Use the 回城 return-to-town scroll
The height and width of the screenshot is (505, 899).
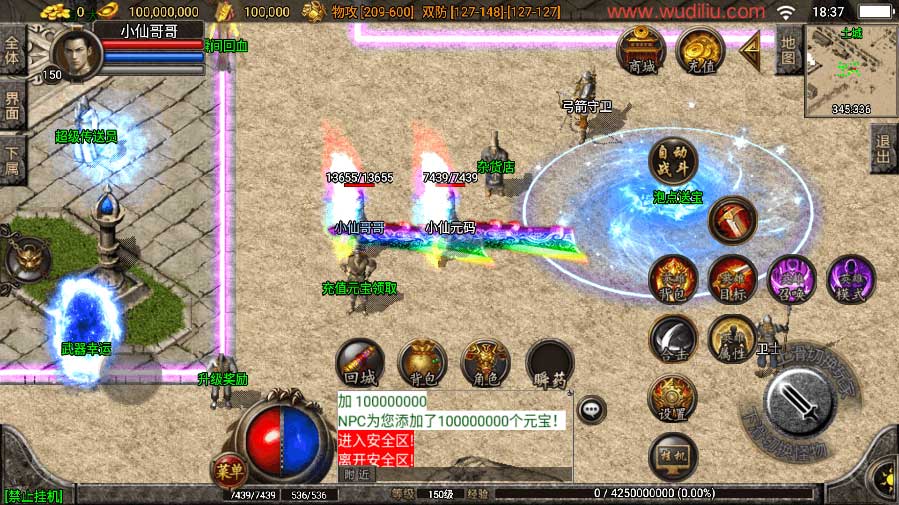click(x=358, y=363)
